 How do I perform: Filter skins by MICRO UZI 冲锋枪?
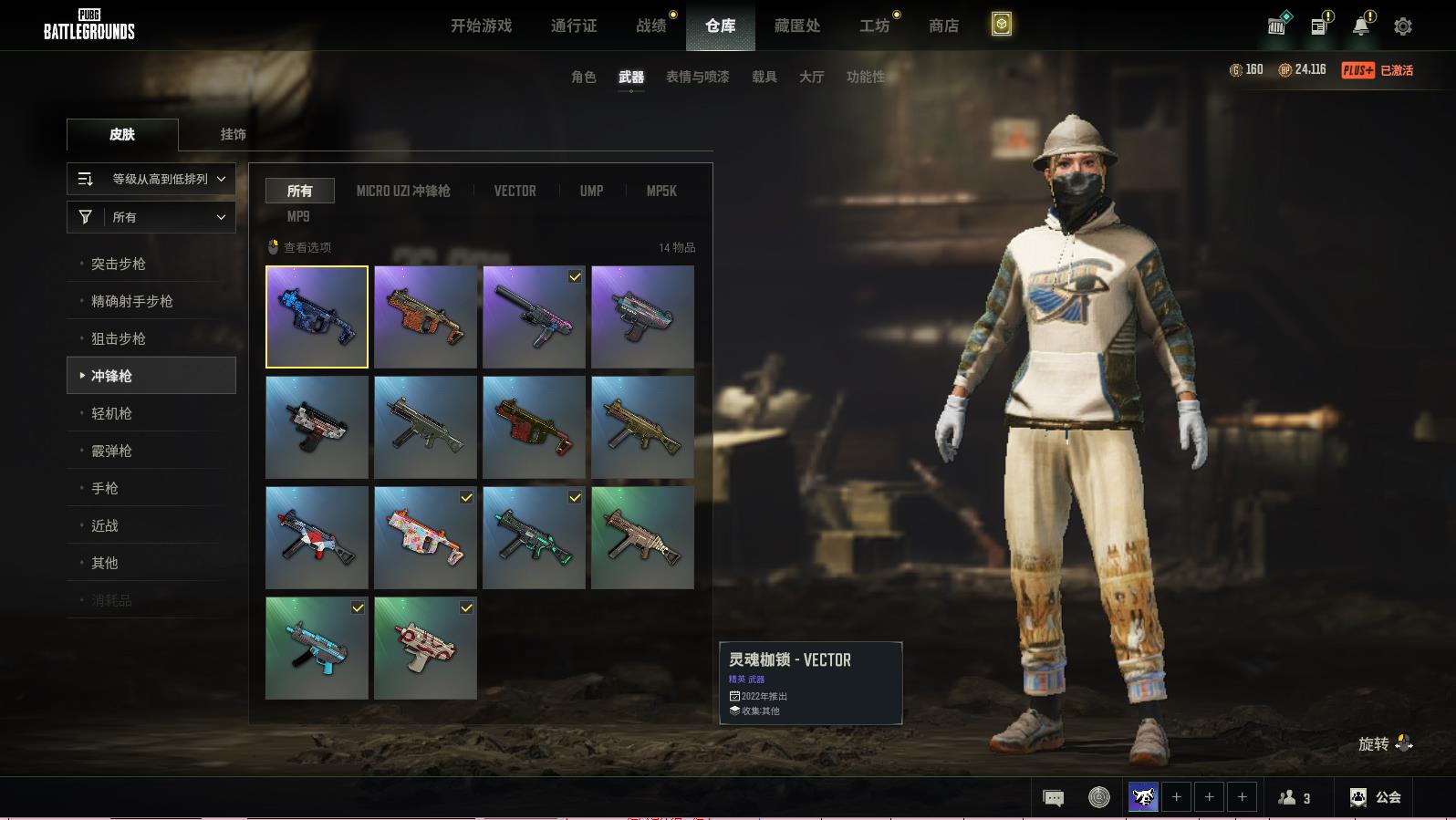pos(403,191)
